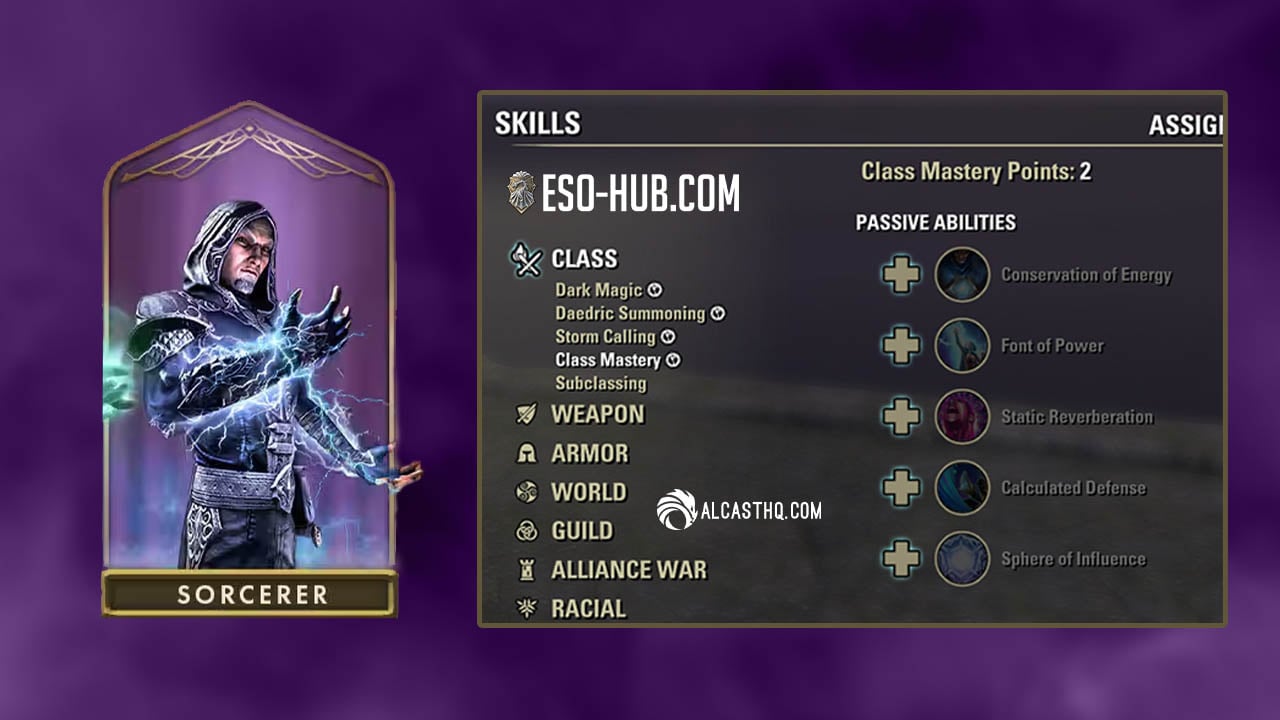
Task: Select the Daedric Summoning skill line
Action: pos(630,313)
